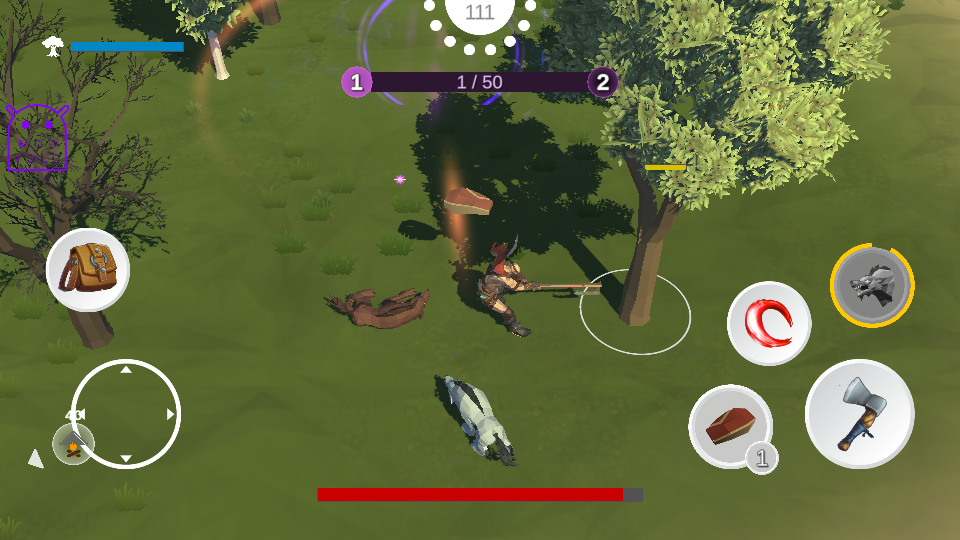The image size is (960, 540).
Task: Tap the virtual movement joystick
Action: [x=126, y=413]
